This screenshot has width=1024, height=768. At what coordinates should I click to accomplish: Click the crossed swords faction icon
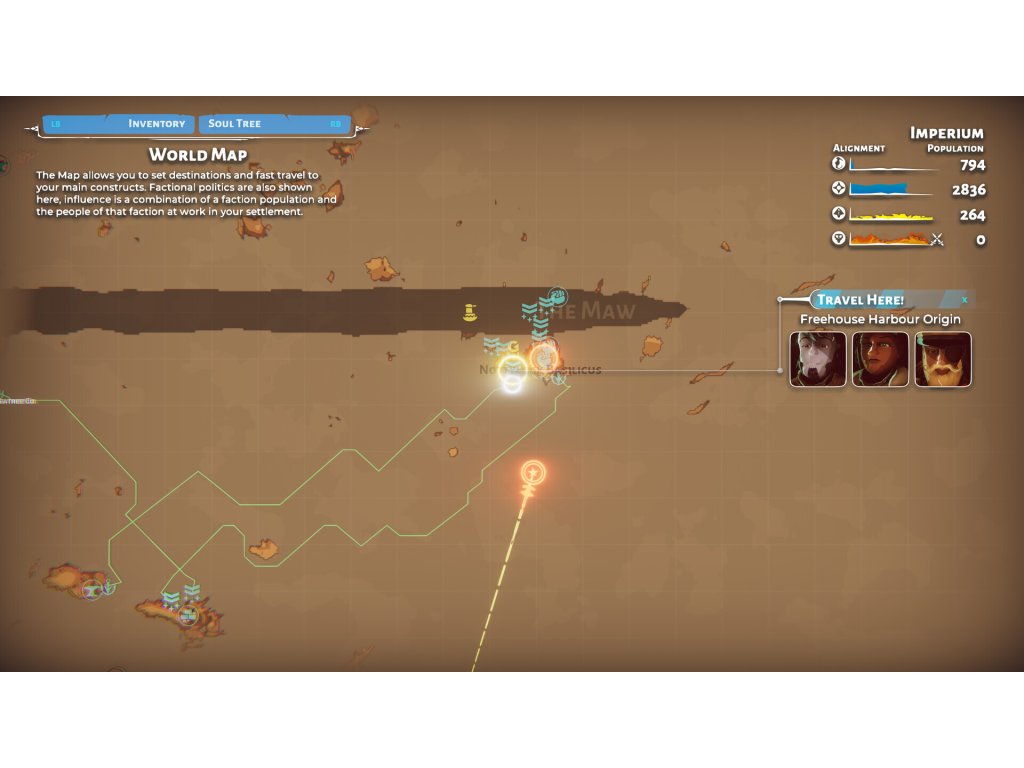(937, 239)
